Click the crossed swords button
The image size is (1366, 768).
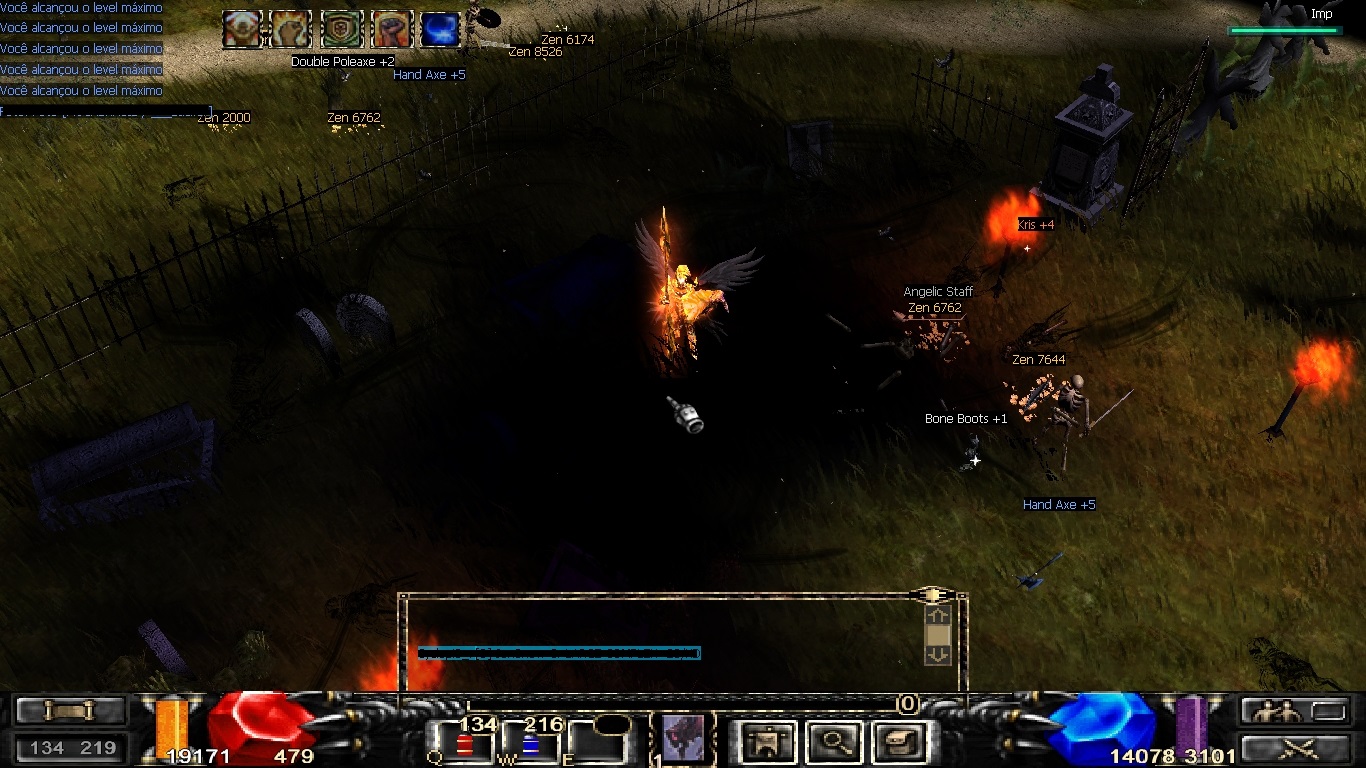click(1298, 747)
